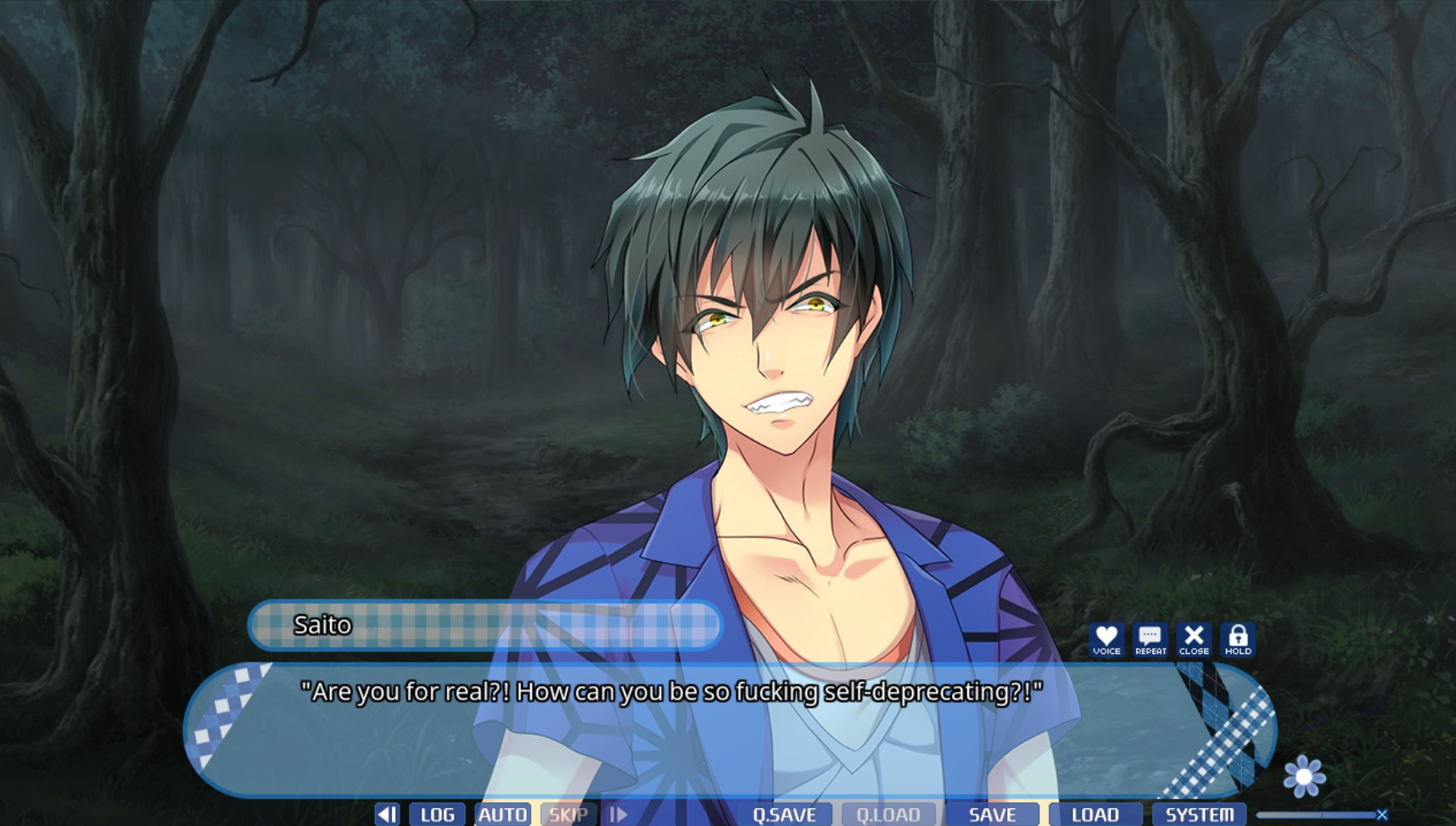Go back using the previous-line arrow
Viewport: 1456px width, 826px height.
[387, 815]
